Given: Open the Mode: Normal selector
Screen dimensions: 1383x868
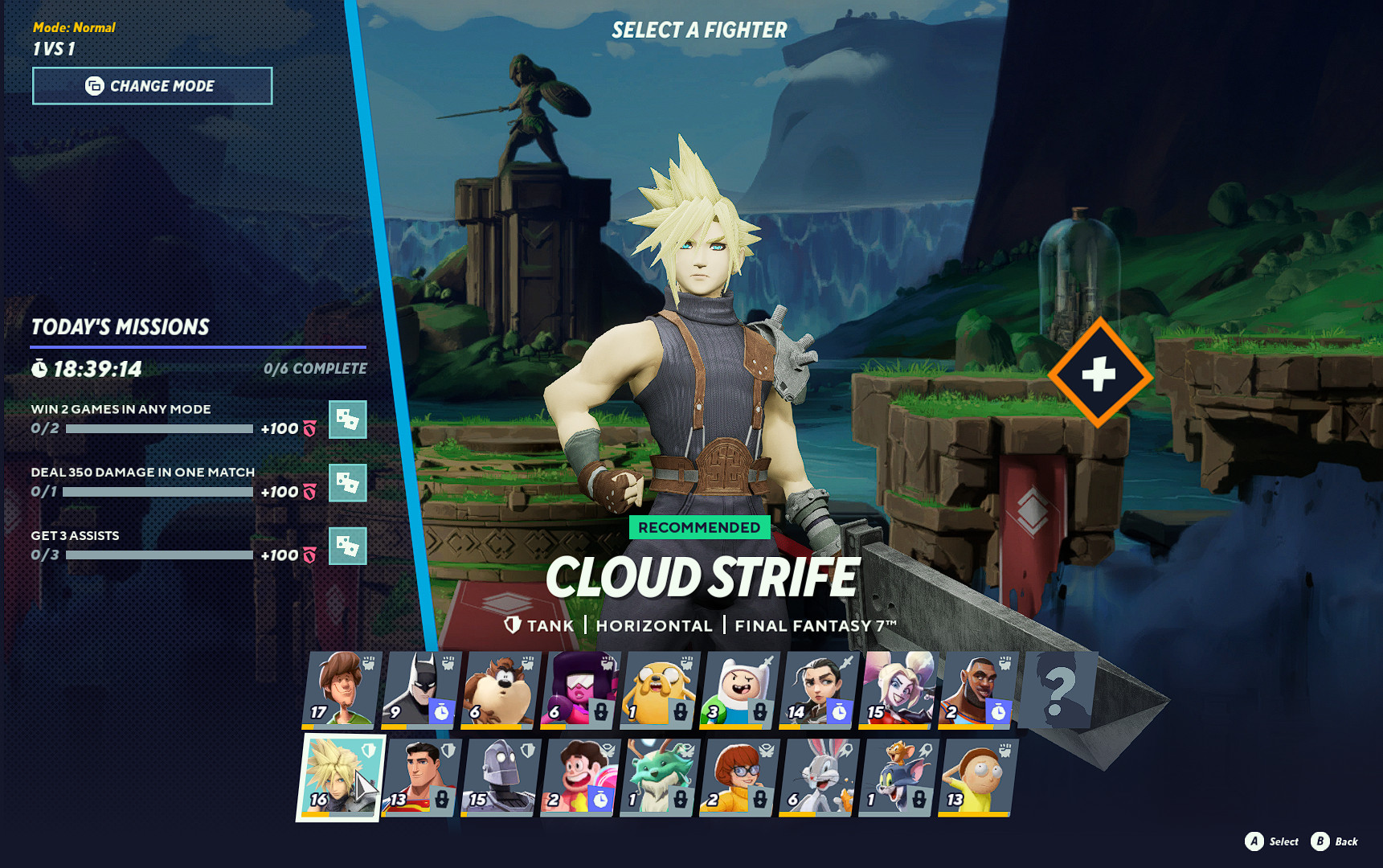Looking at the screenshot, I should point(75,27).
